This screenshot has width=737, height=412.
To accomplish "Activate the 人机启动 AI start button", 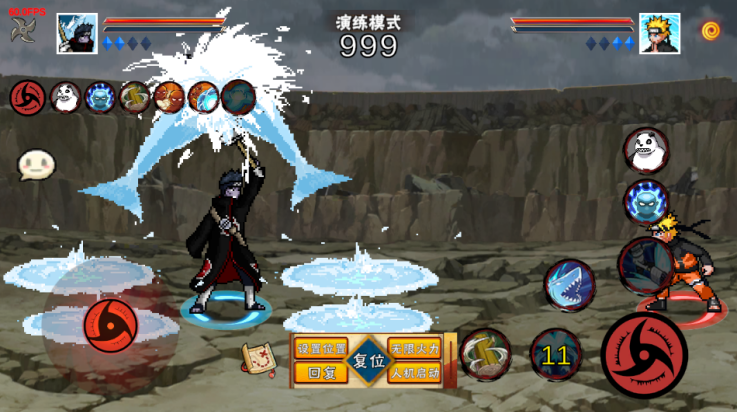I will pos(414,373).
